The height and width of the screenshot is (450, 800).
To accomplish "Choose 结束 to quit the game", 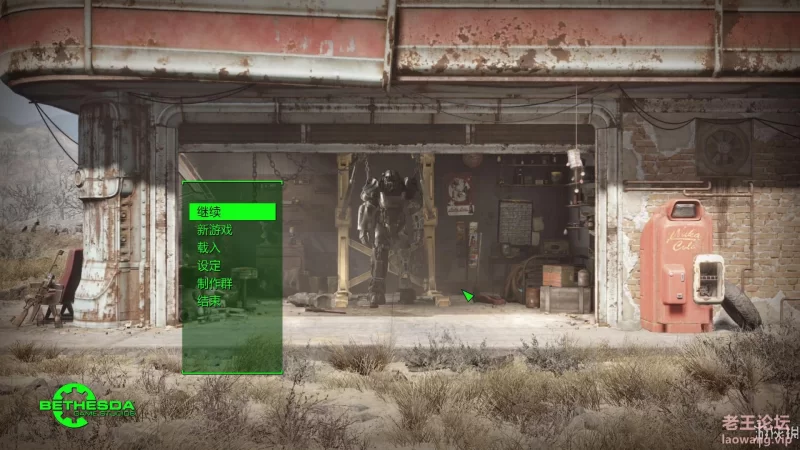I will click(x=209, y=301).
